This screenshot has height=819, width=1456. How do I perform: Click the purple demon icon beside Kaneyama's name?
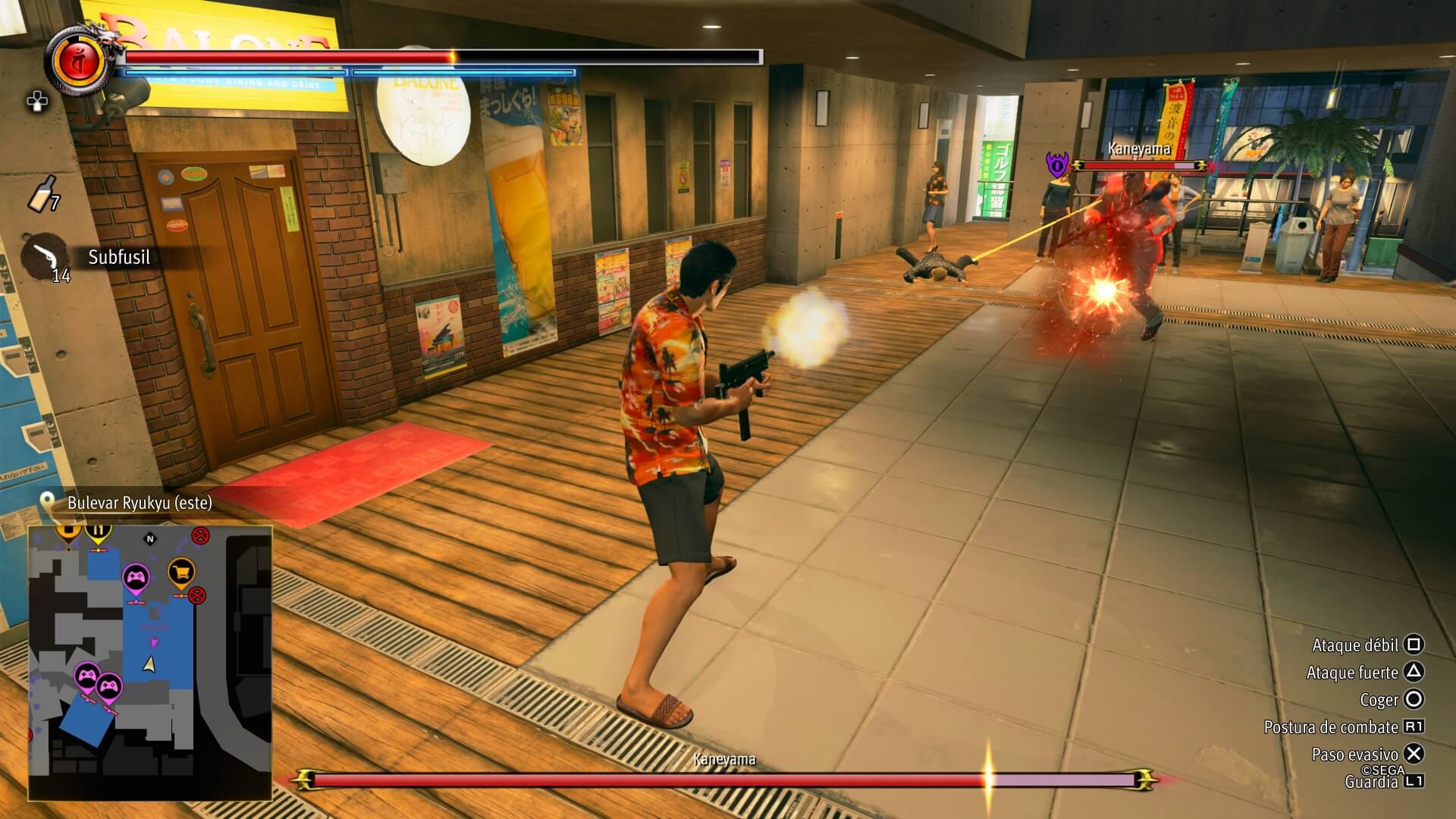tap(1056, 165)
